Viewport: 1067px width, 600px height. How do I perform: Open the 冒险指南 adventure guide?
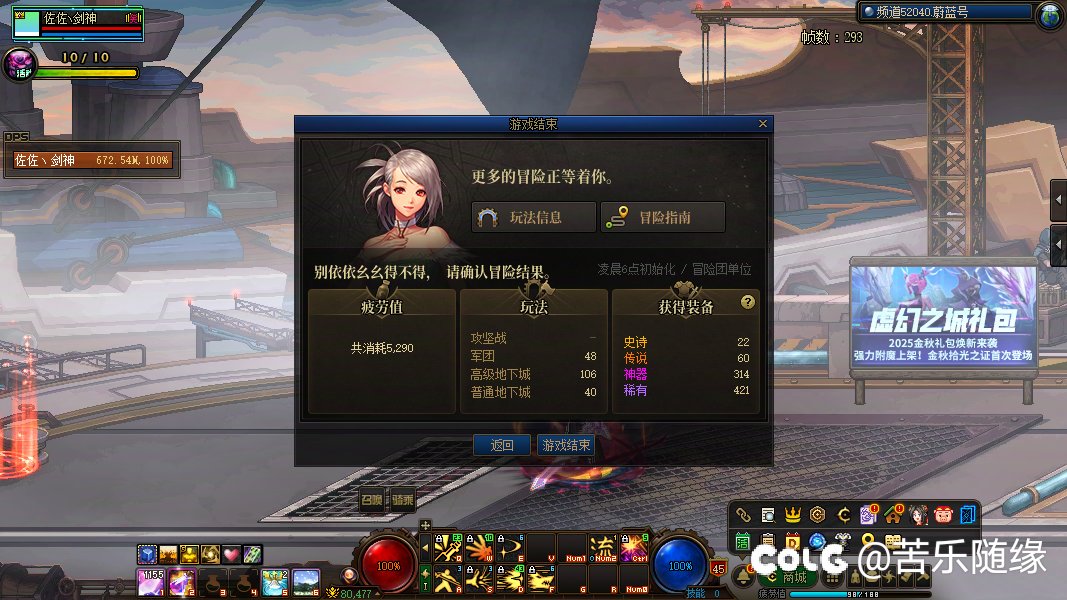tap(660, 217)
